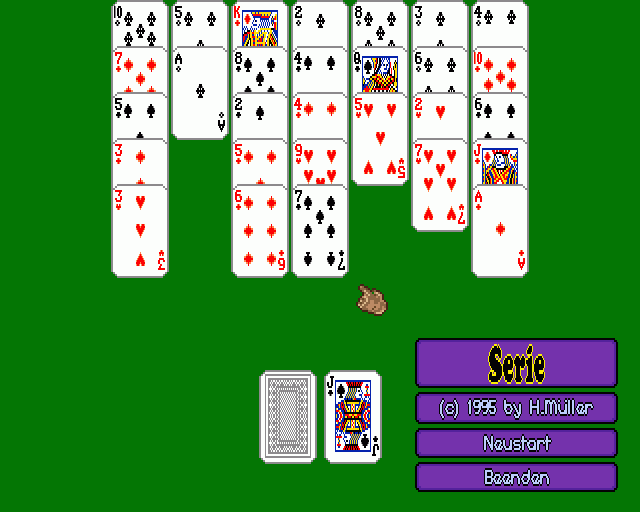This screenshot has height=512, width=640.
Task: Quit the game via Beenden
Action: (x=516, y=477)
